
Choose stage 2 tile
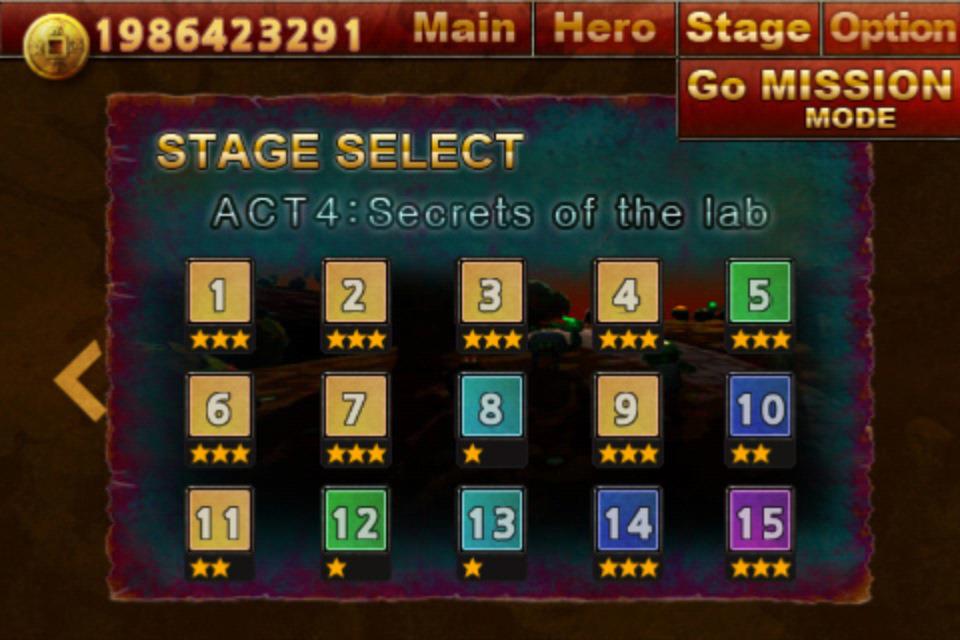(355, 293)
